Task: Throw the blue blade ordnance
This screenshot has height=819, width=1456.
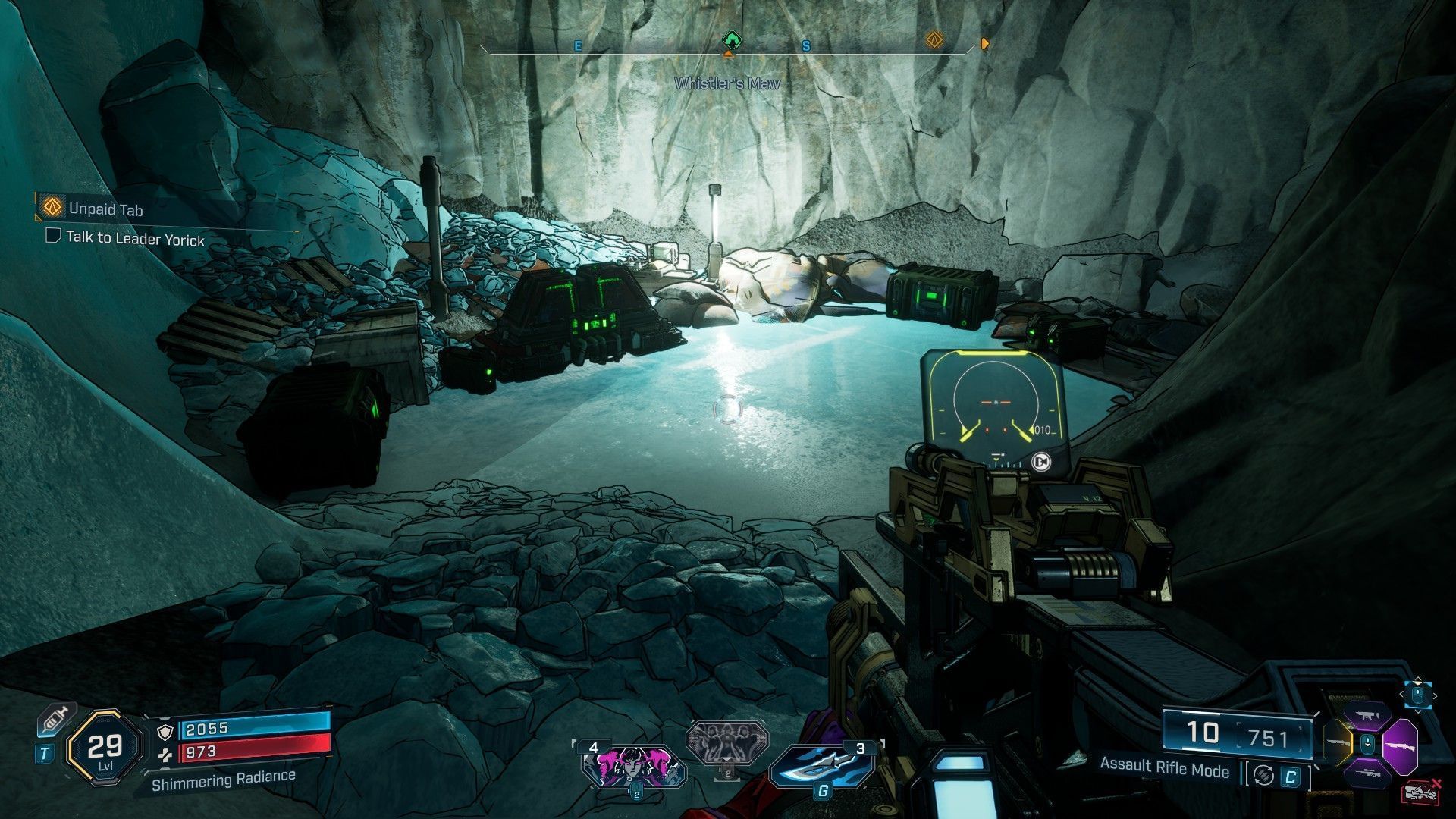Action: [821, 766]
